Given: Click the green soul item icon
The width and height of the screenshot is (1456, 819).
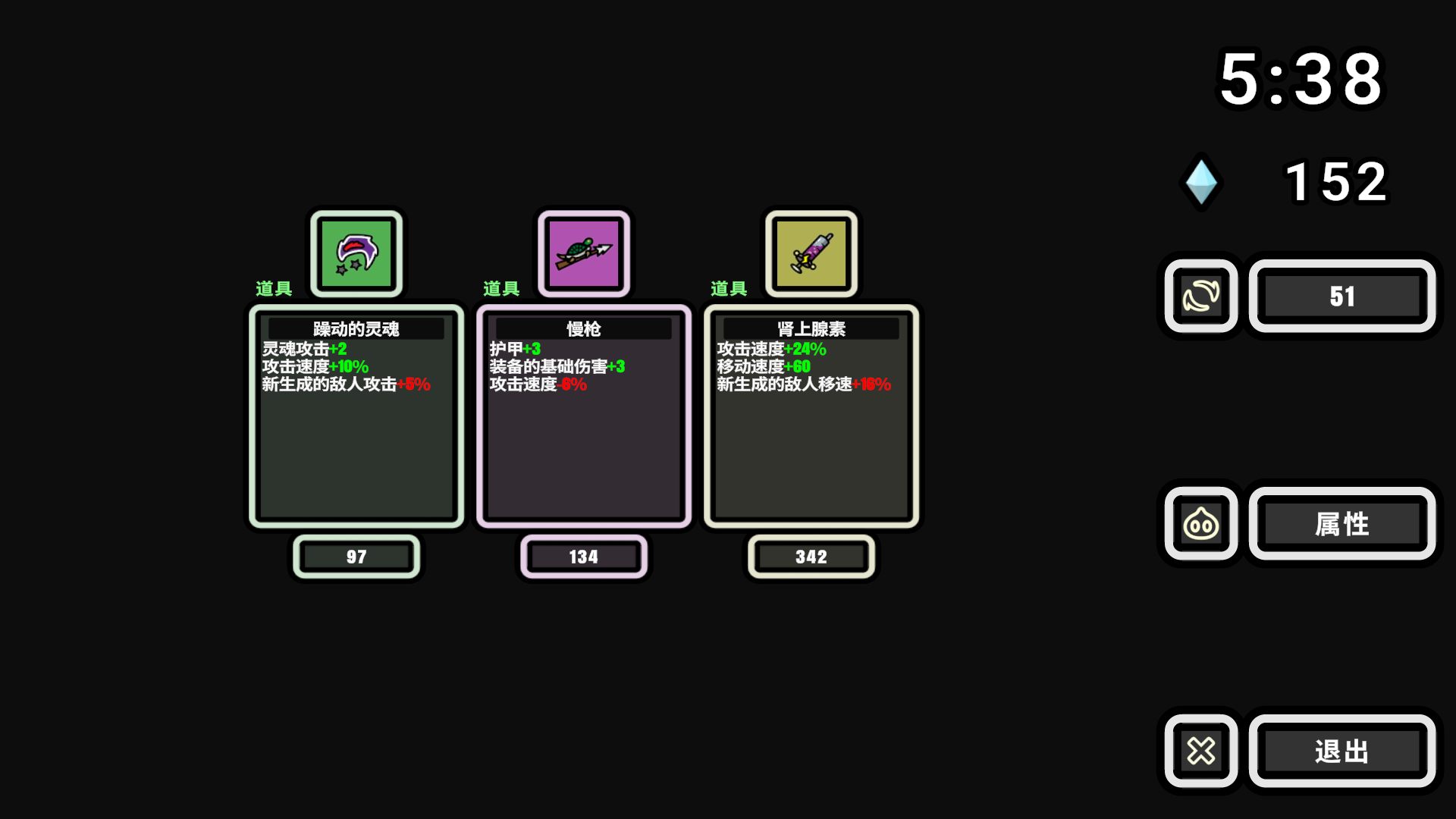Looking at the screenshot, I should tap(356, 253).
